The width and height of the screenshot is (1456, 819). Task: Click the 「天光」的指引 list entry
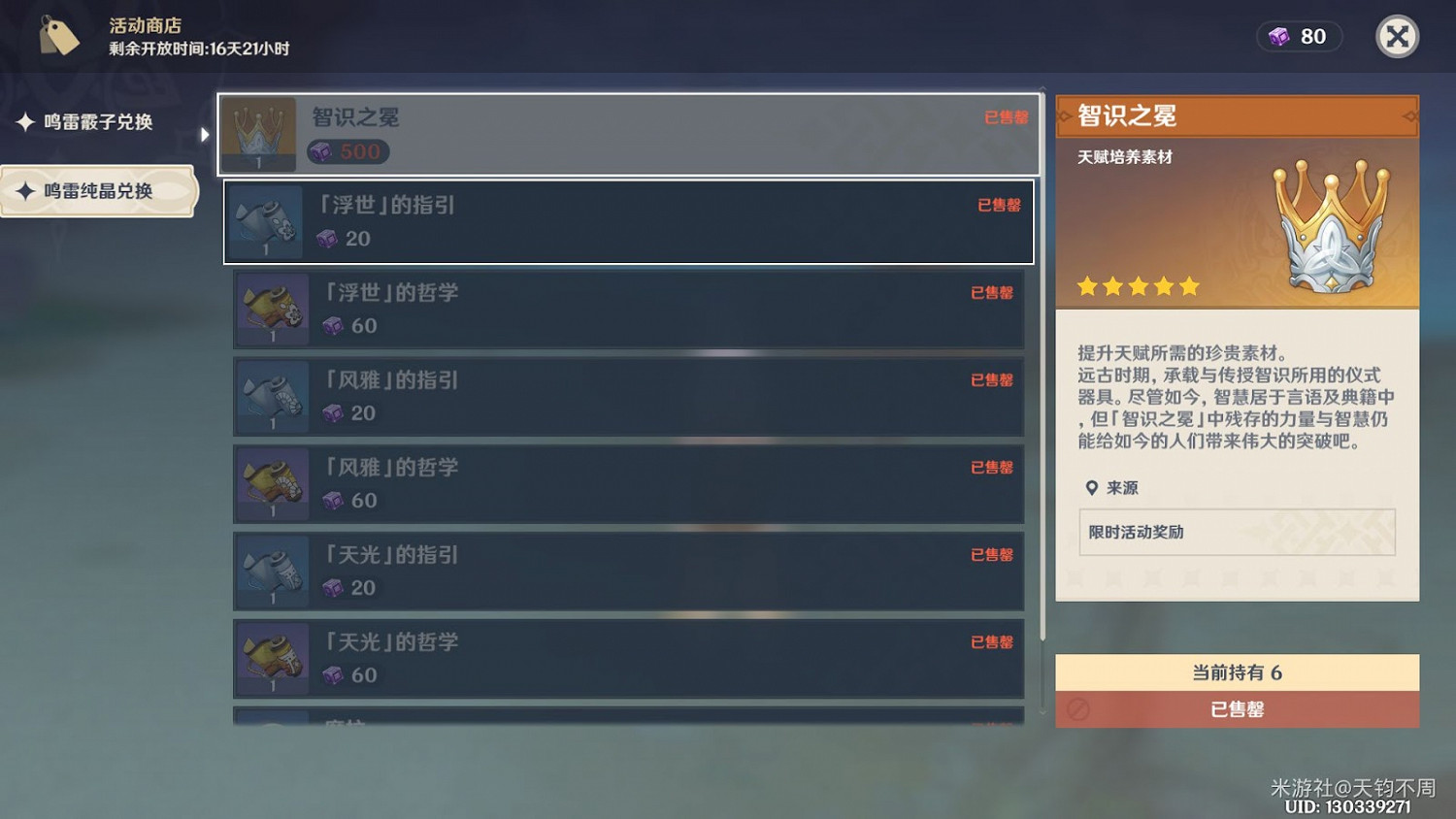[x=629, y=571]
